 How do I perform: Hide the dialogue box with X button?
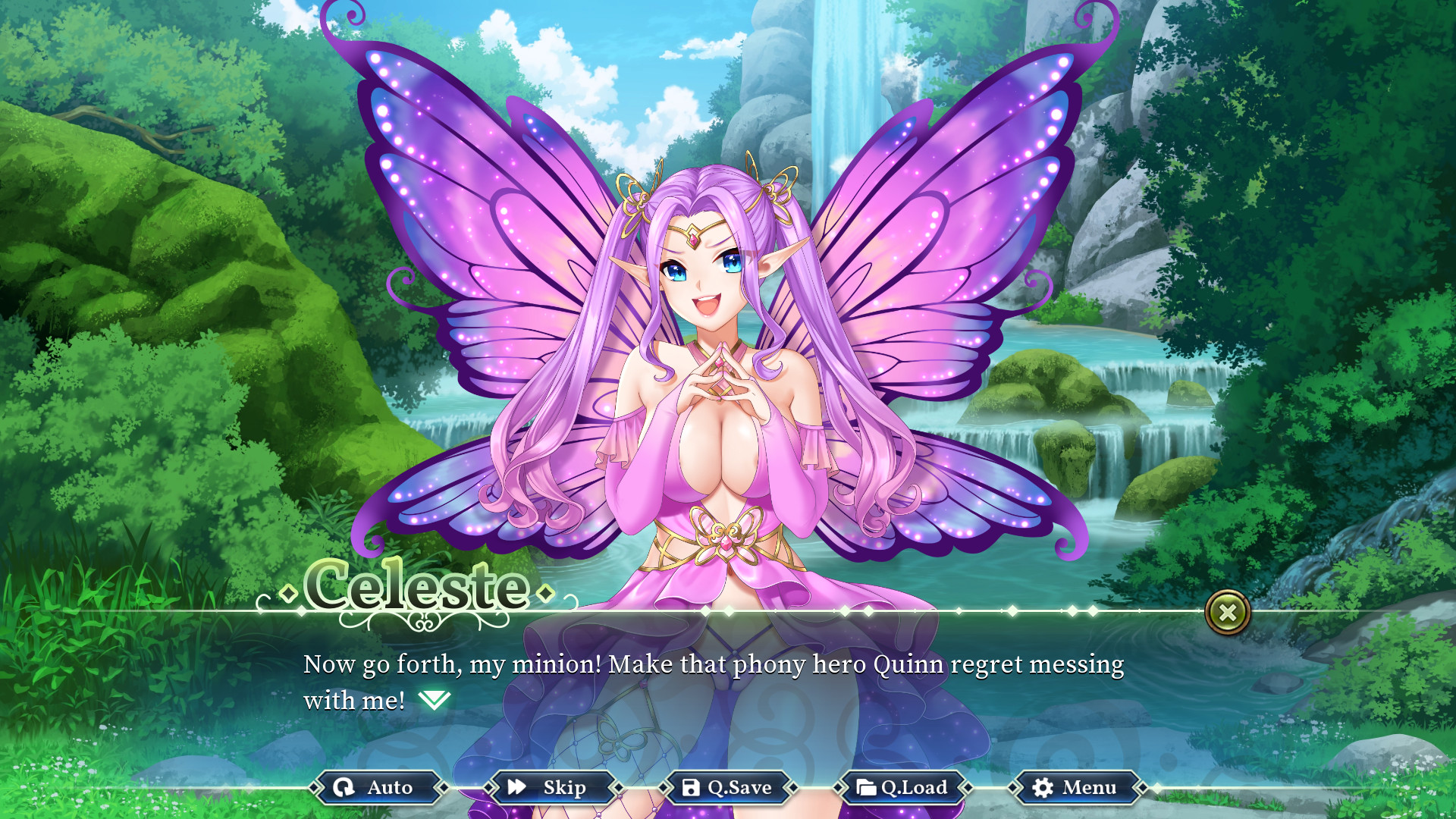(1227, 612)
